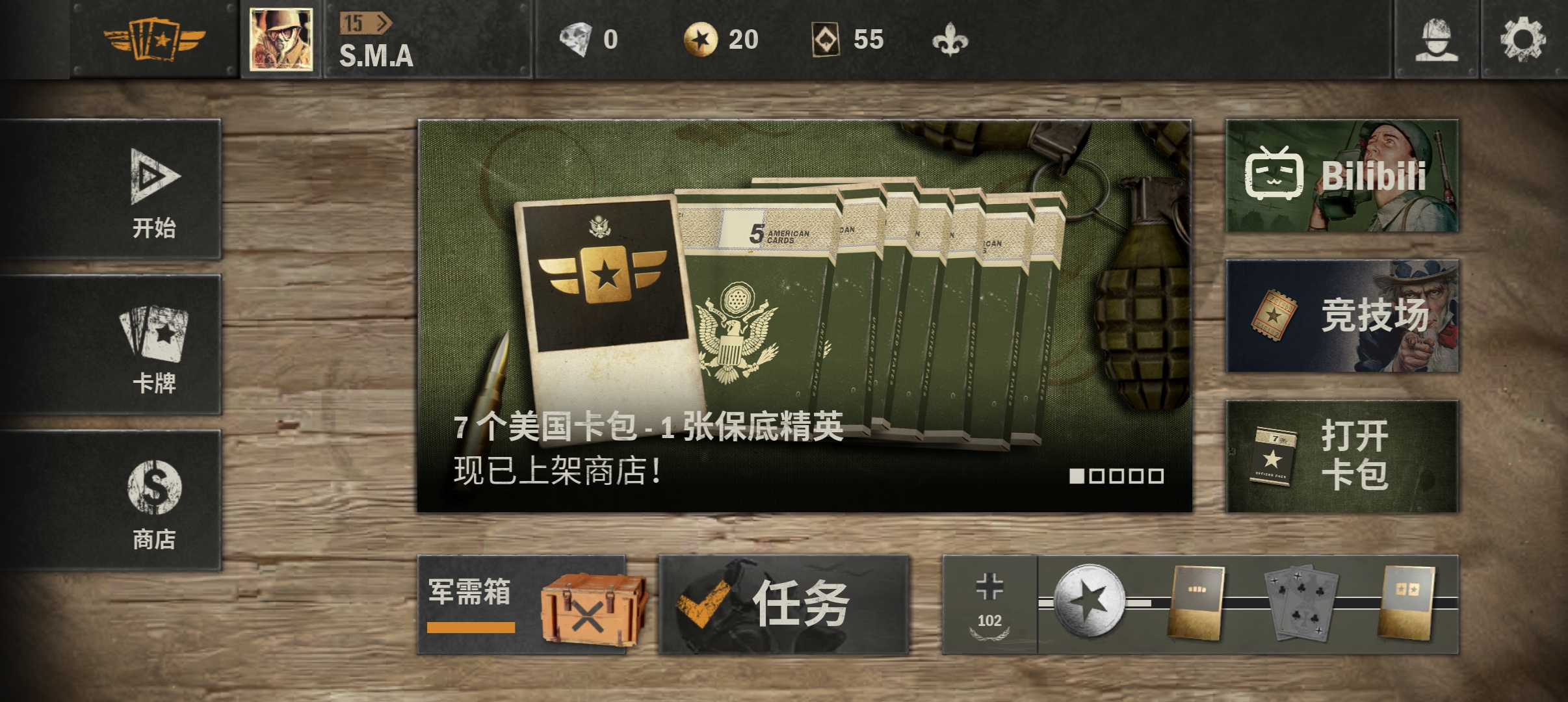
Task: Click the soldier helmet profile icon in top bar
Action: coord(1438,40)
